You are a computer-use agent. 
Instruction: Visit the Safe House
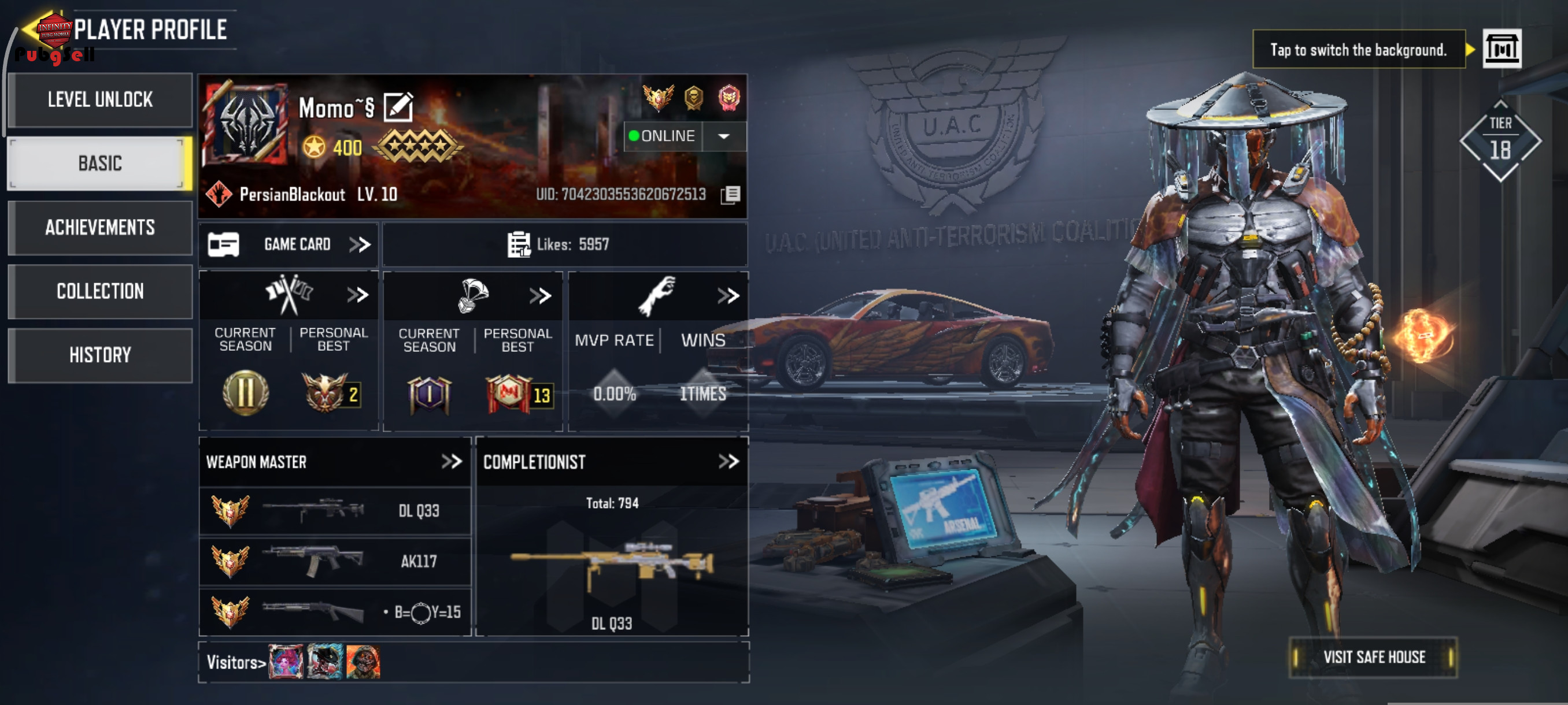(x=1373, y=657)
